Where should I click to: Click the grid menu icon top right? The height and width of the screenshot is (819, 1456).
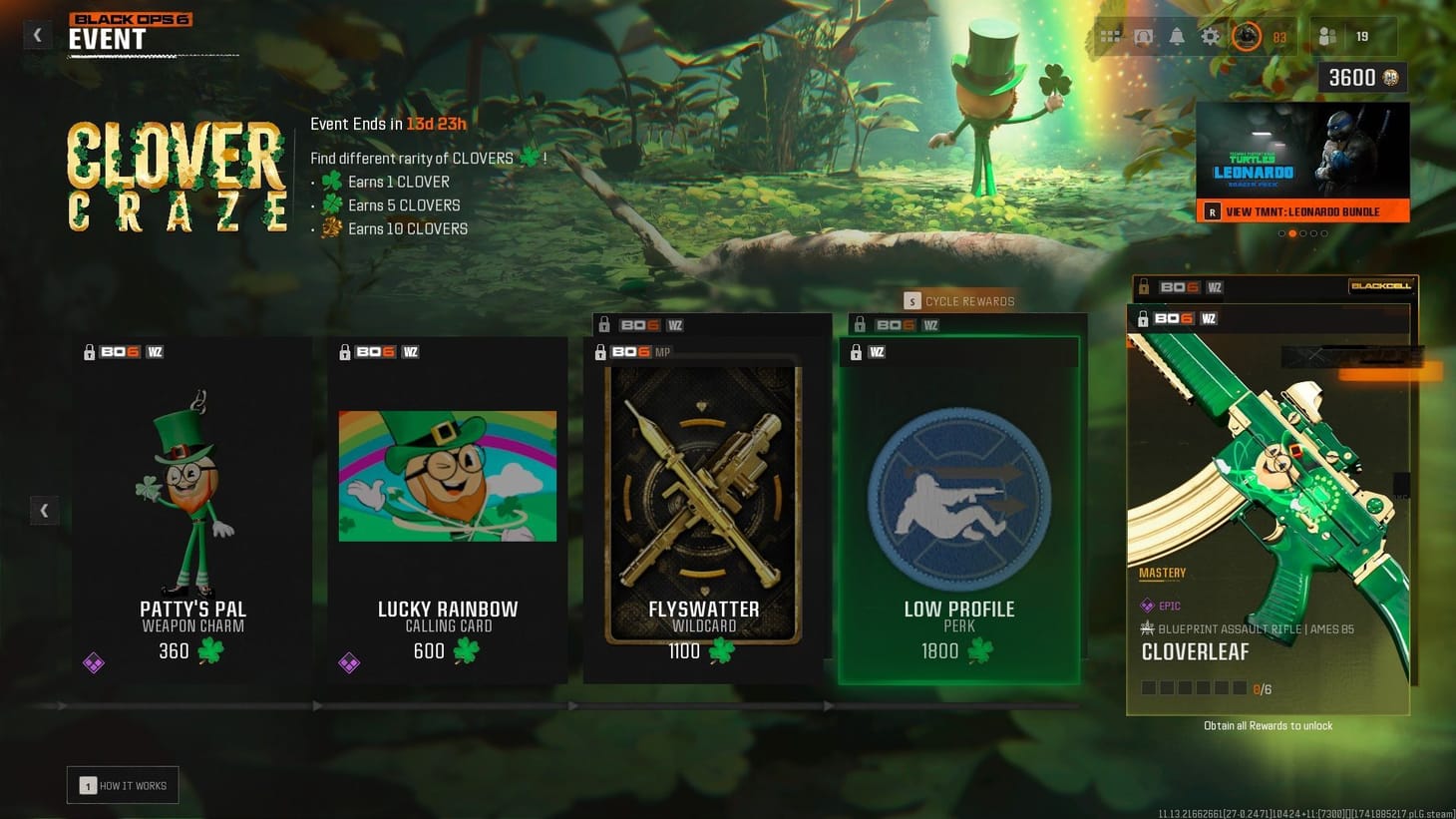[x=1109, y=35]
